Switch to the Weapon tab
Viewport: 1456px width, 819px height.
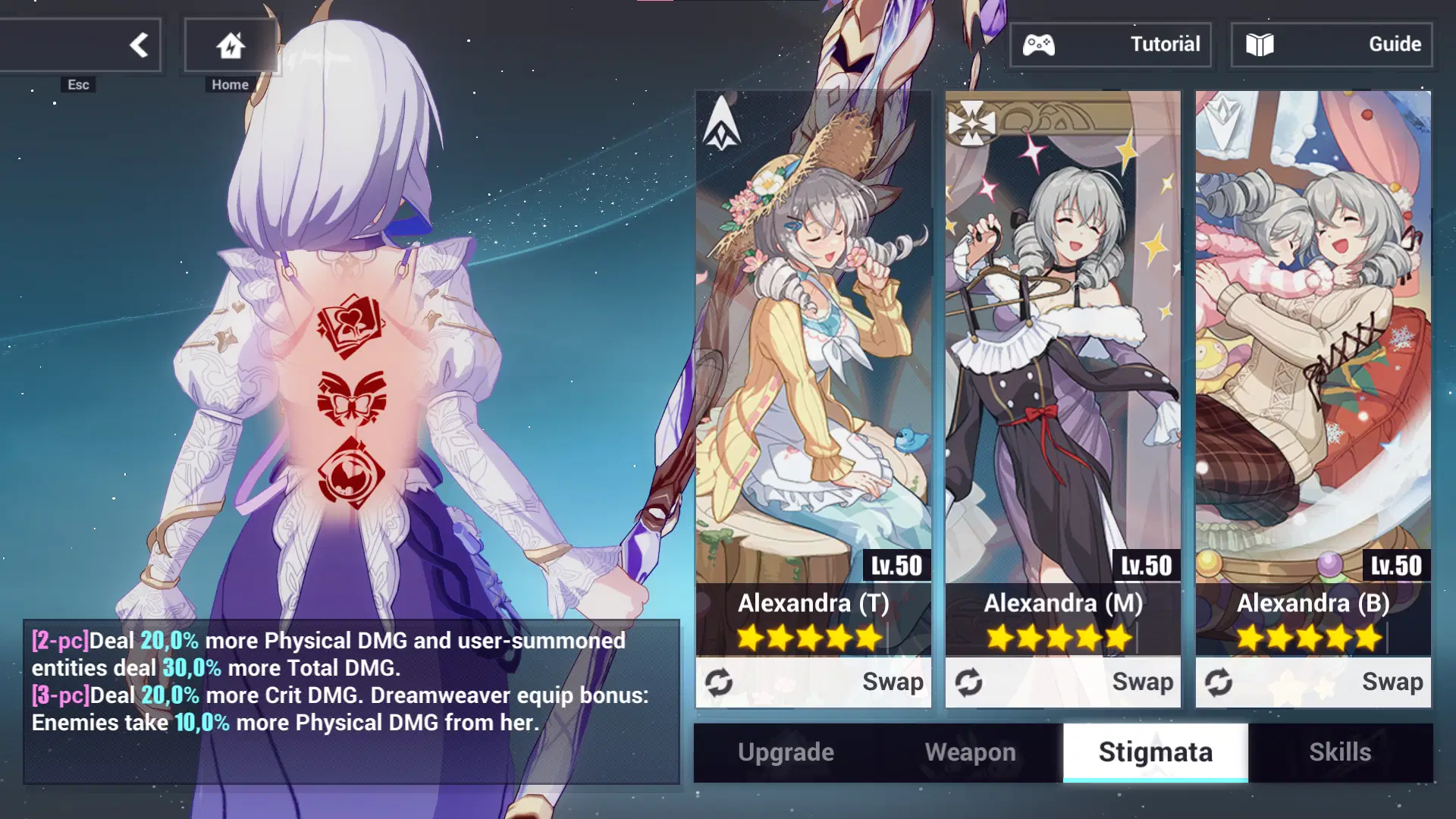click(970, 752)
